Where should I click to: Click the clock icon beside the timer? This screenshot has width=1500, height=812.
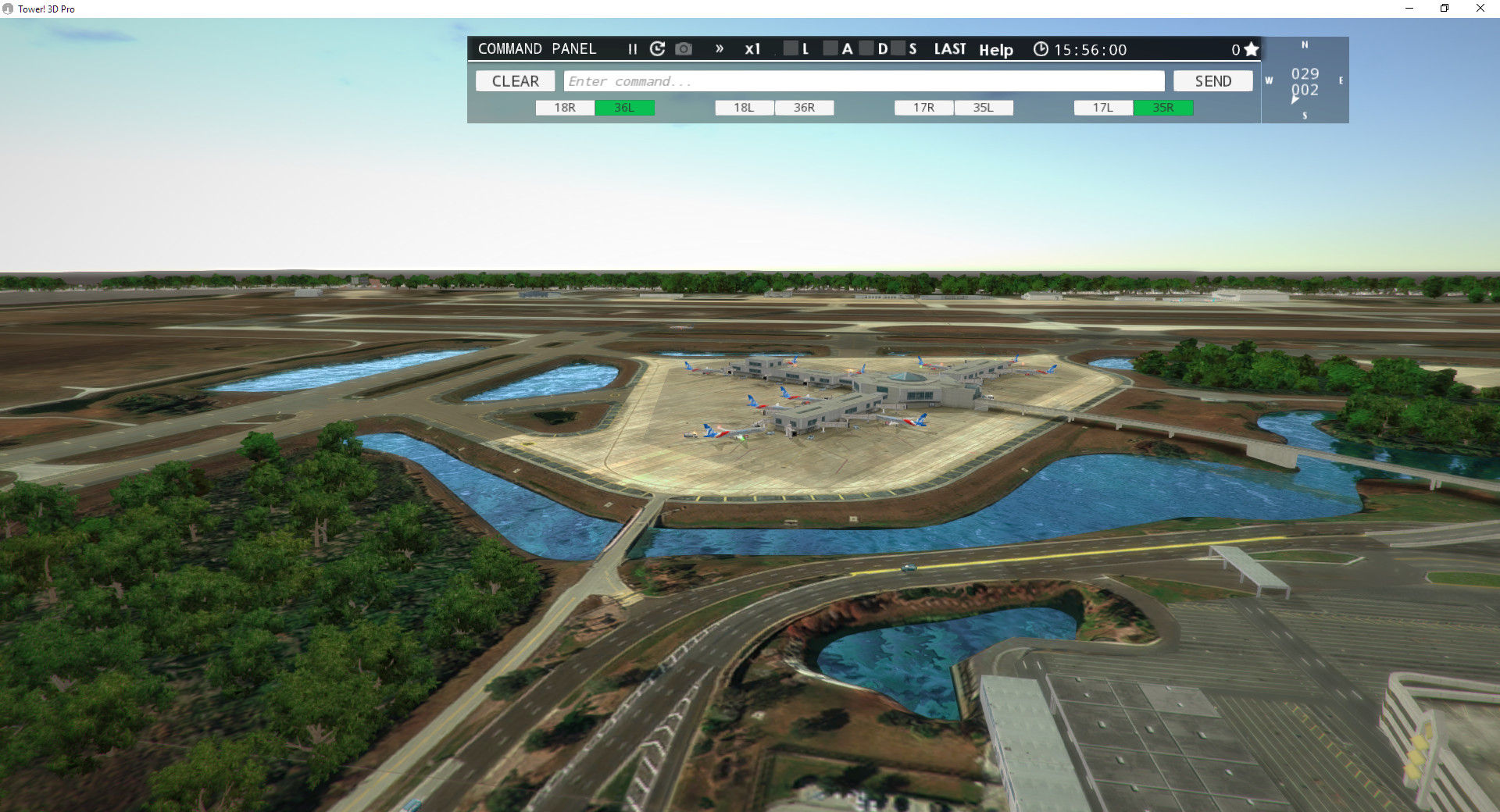tap(1041, 49)
